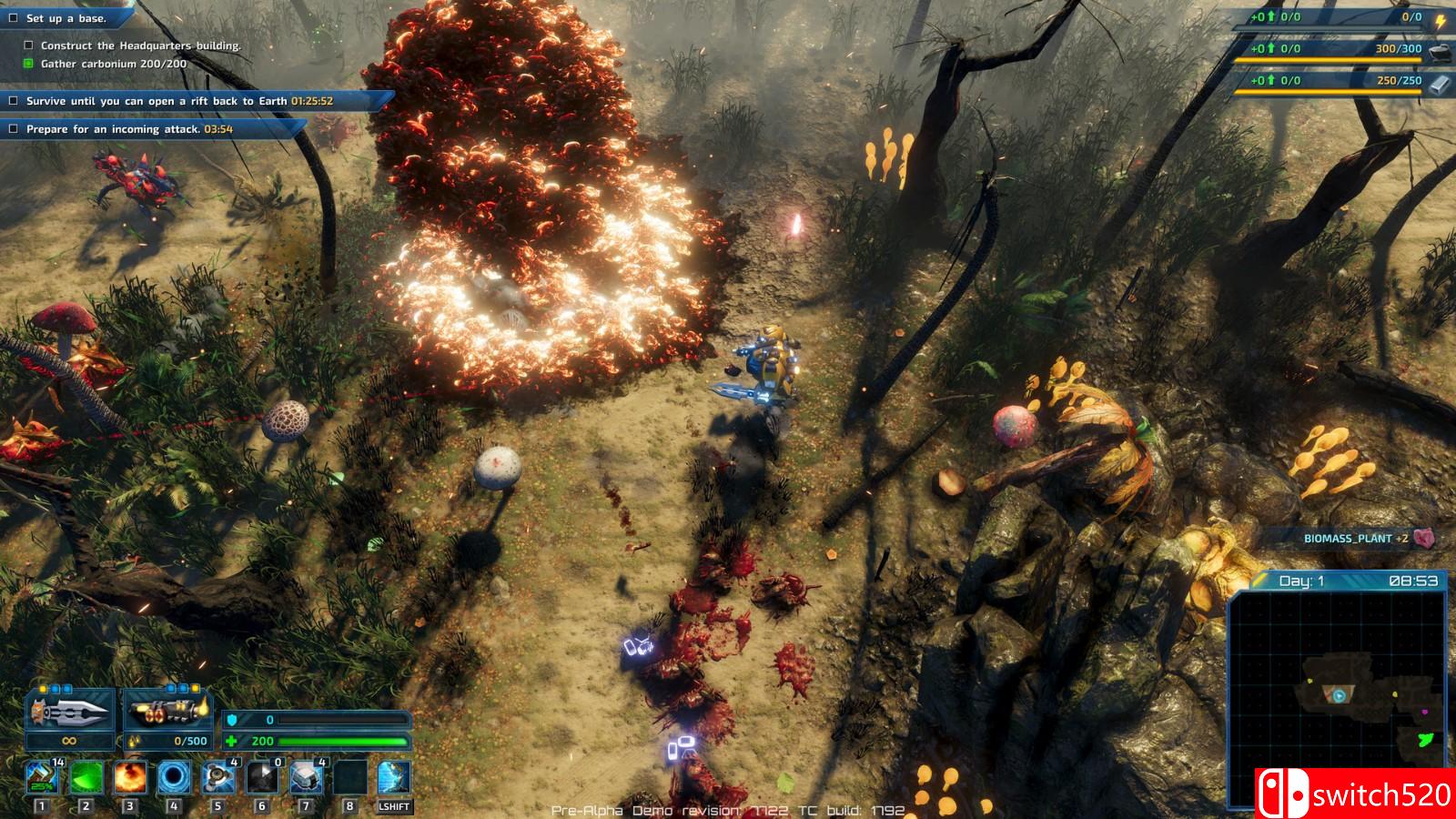The height and width of the screenshot is (819, 1456).
Task: Use the sentry drone item in slot 5
Action: point(217,779)
